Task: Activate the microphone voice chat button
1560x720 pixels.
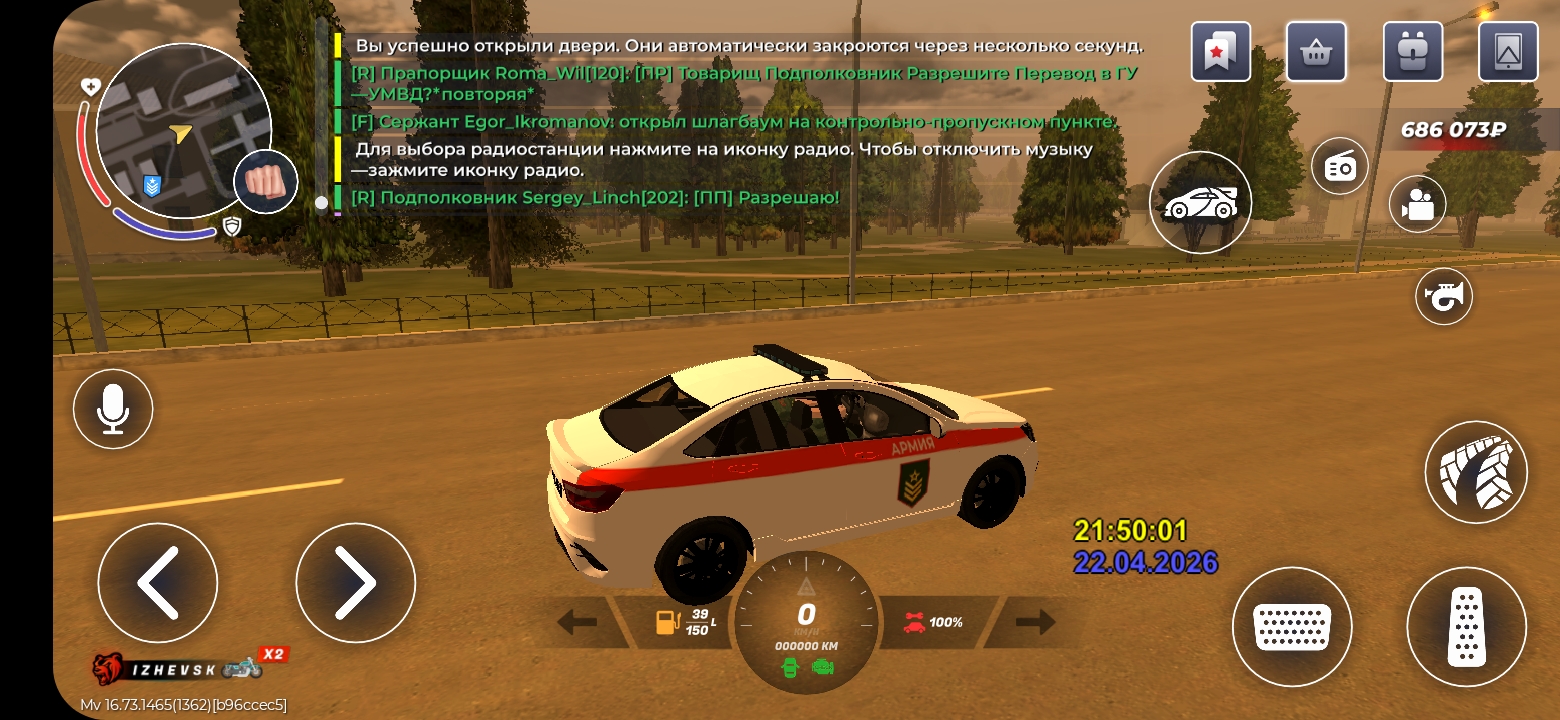Action: coord(113,409)
